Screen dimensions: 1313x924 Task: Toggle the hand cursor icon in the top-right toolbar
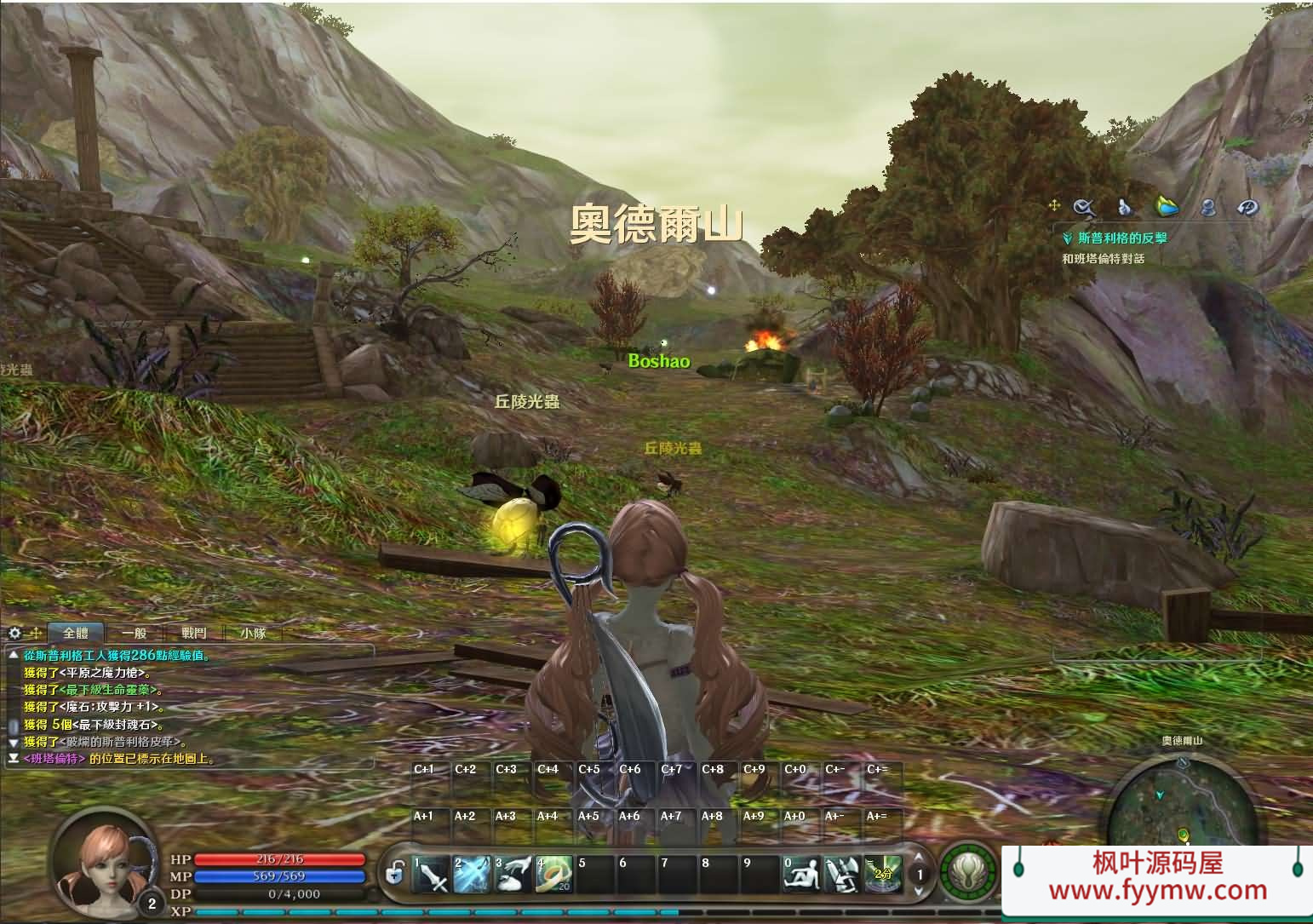pyautogui.click(x=1123, y=207)
